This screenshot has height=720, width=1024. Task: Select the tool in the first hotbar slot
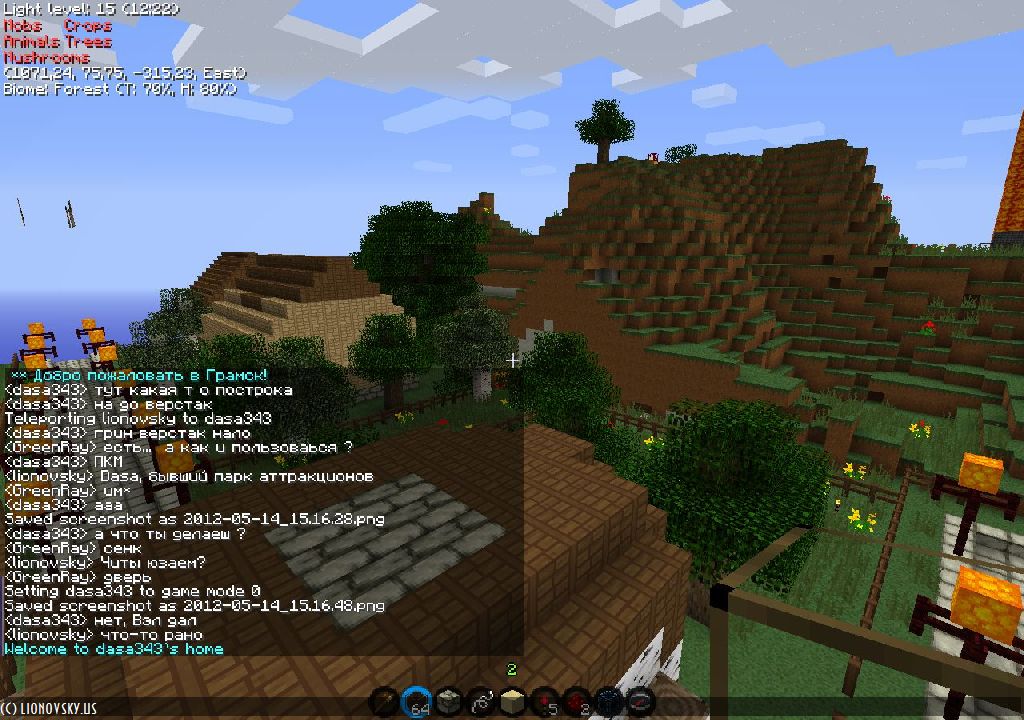point(384,702)
